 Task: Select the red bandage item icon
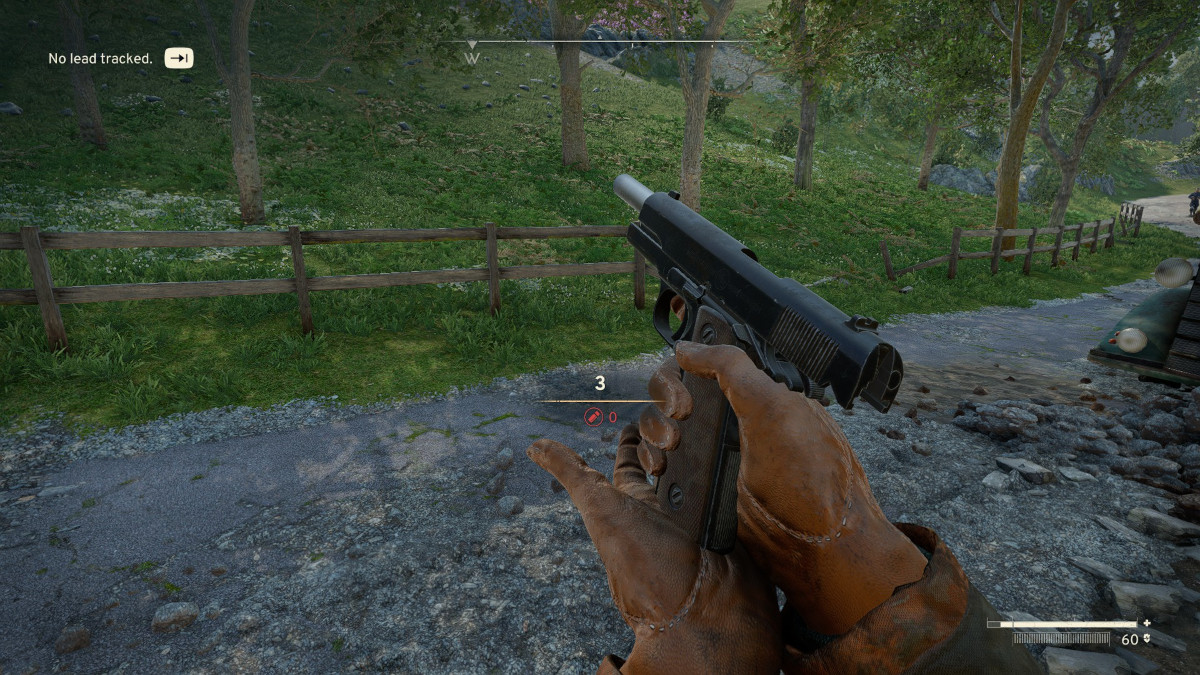tap(594, 416)
